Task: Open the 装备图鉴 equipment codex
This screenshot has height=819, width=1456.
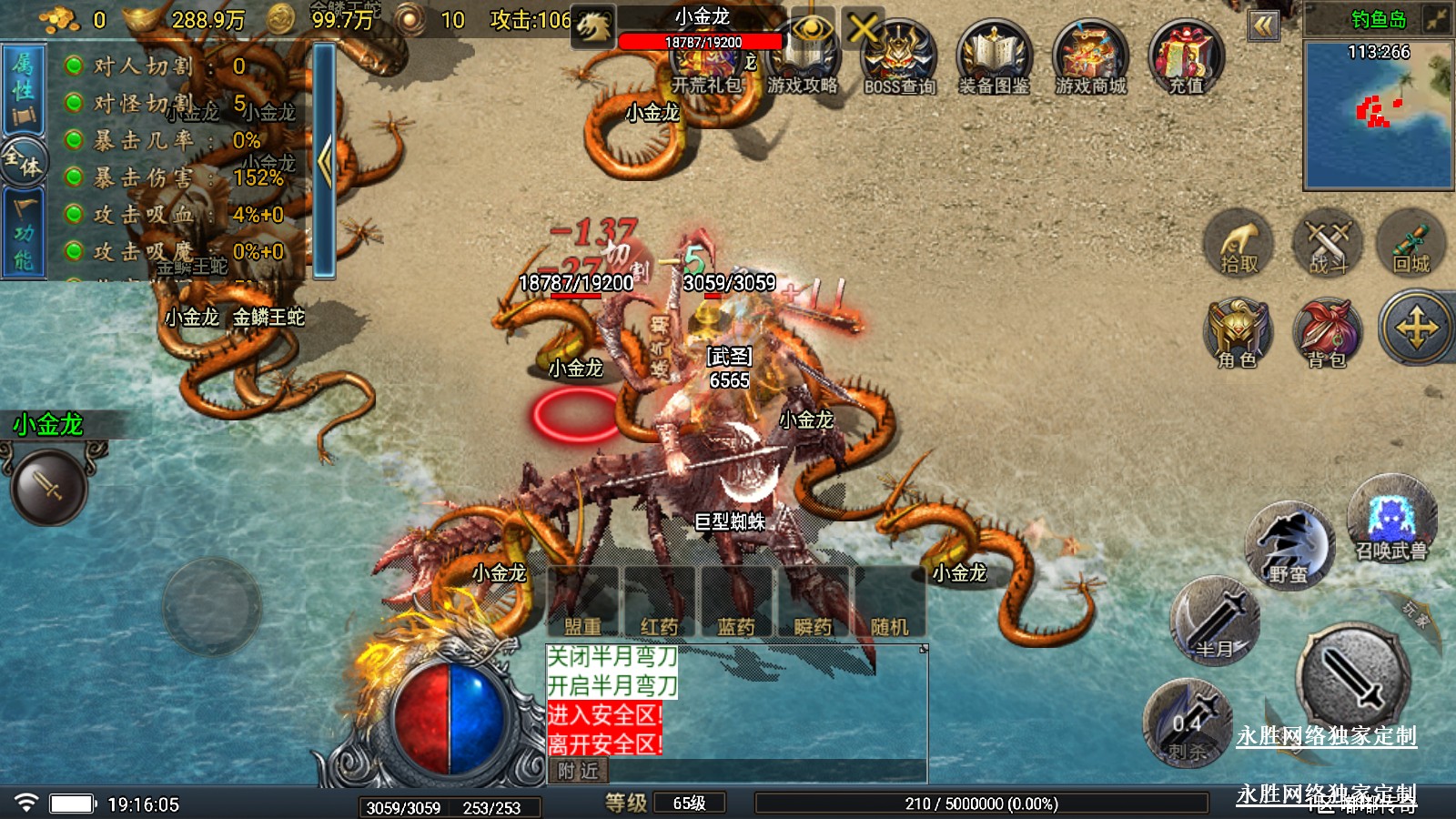Action: click(x=994, y=58)
